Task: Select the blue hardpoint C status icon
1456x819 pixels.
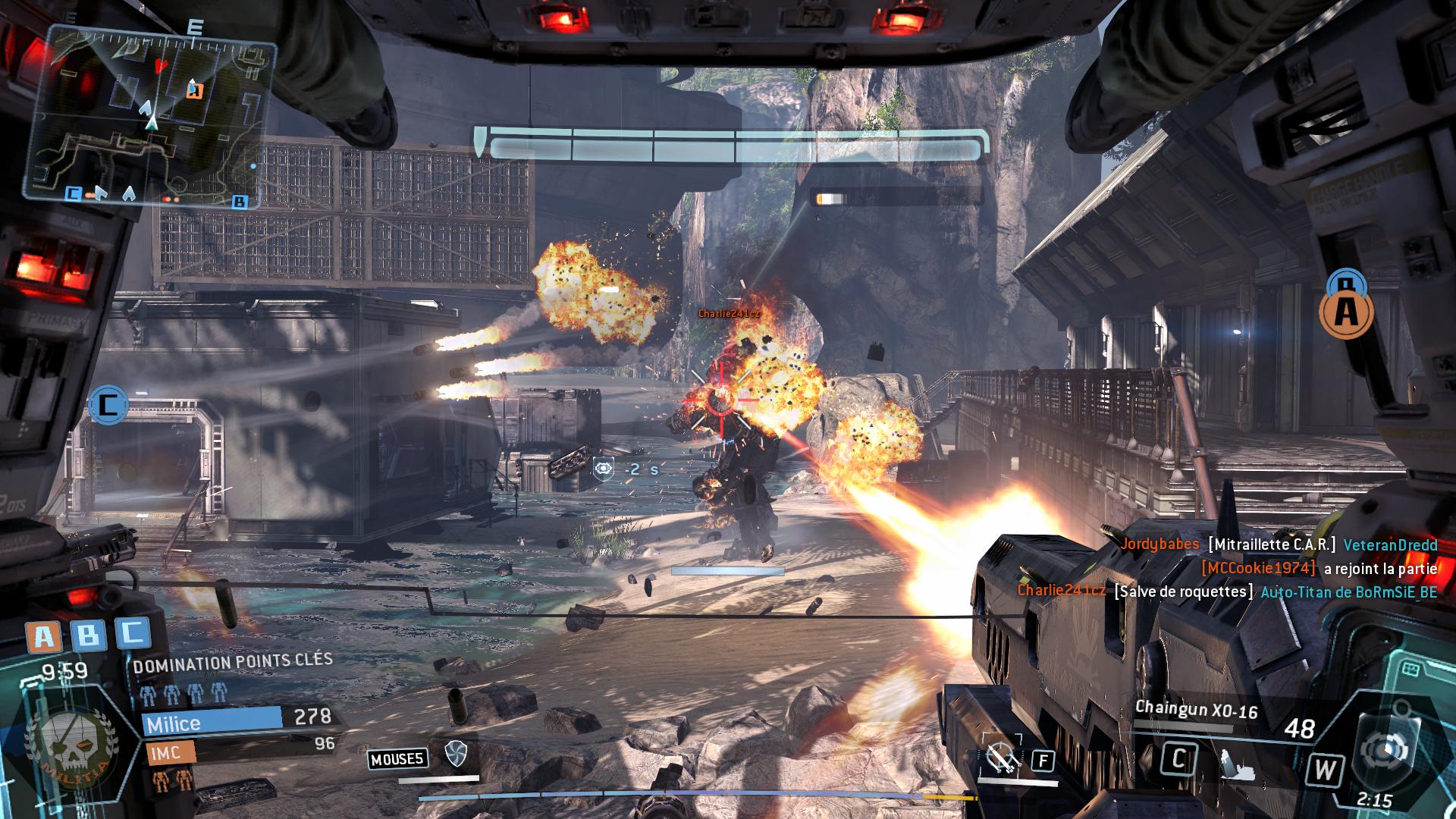Action: click(133, 633)
